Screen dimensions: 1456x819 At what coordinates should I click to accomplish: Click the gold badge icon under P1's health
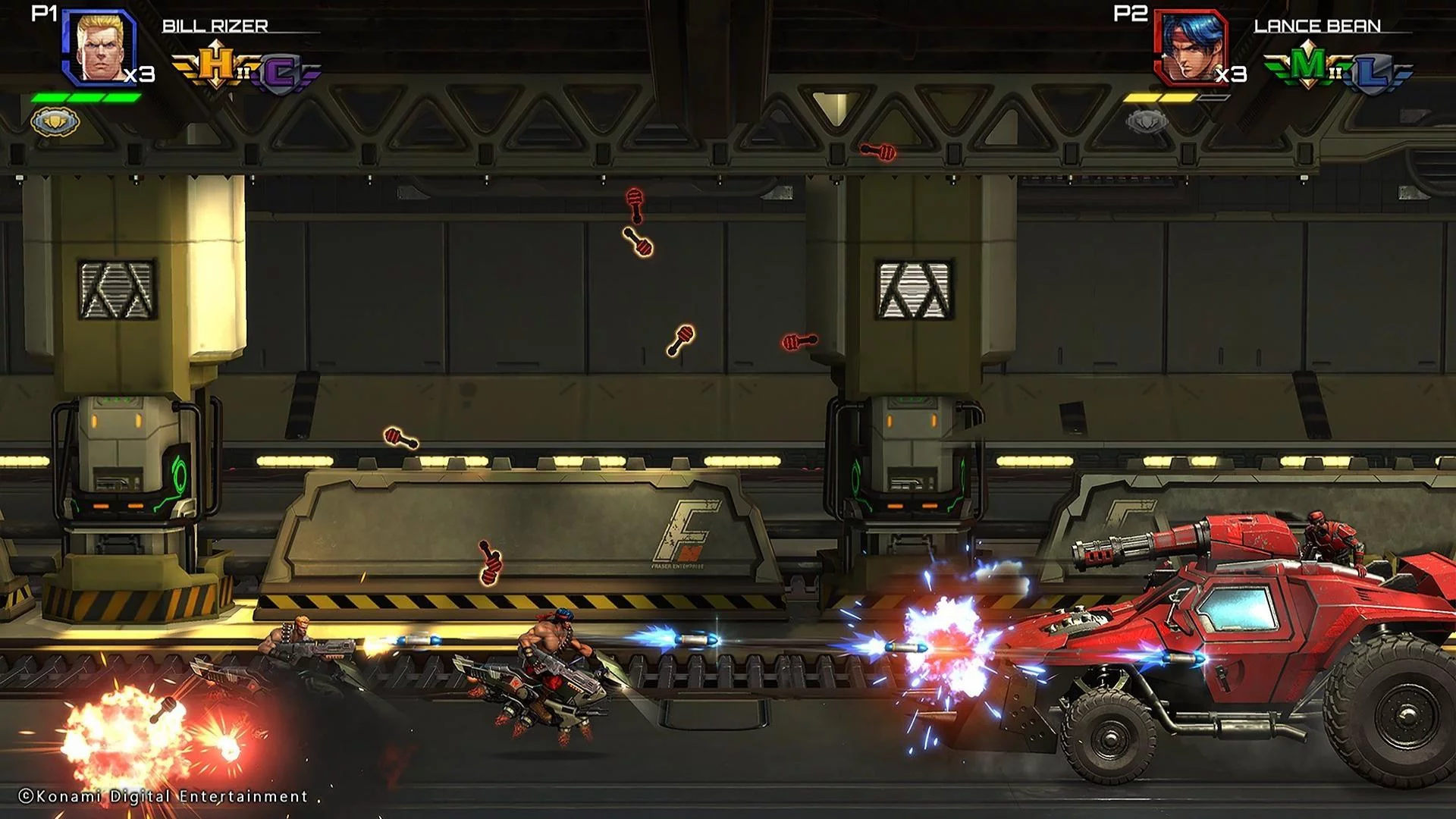pos(55,121)
